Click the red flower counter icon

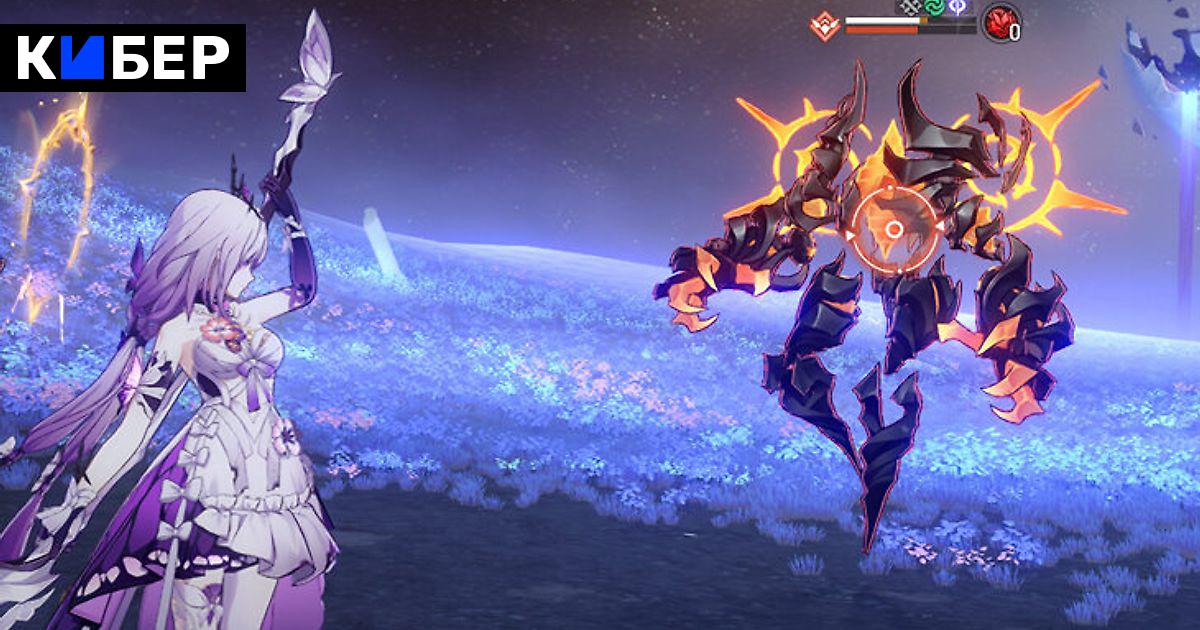pos(999,21)
